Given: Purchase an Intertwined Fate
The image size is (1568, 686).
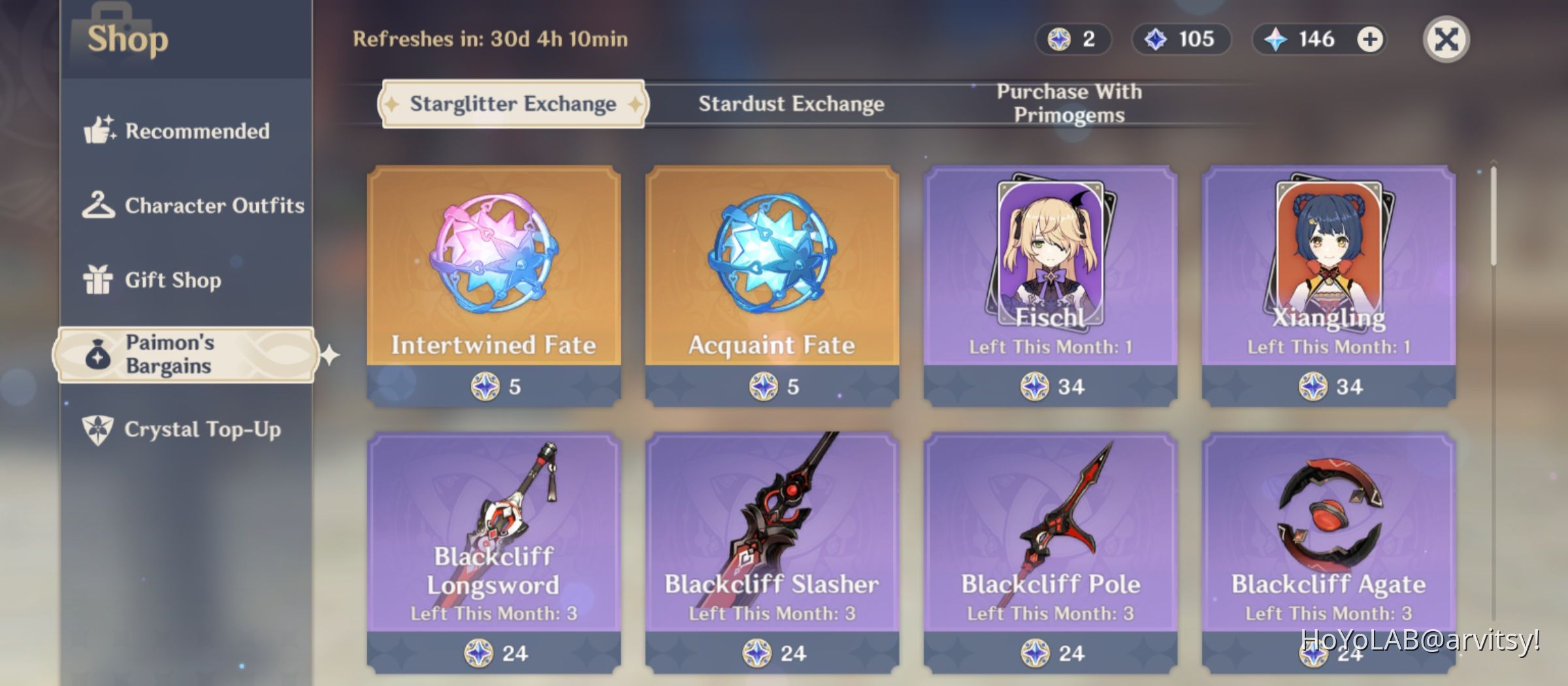Looking at the screenshot, I should click(493, 281).
